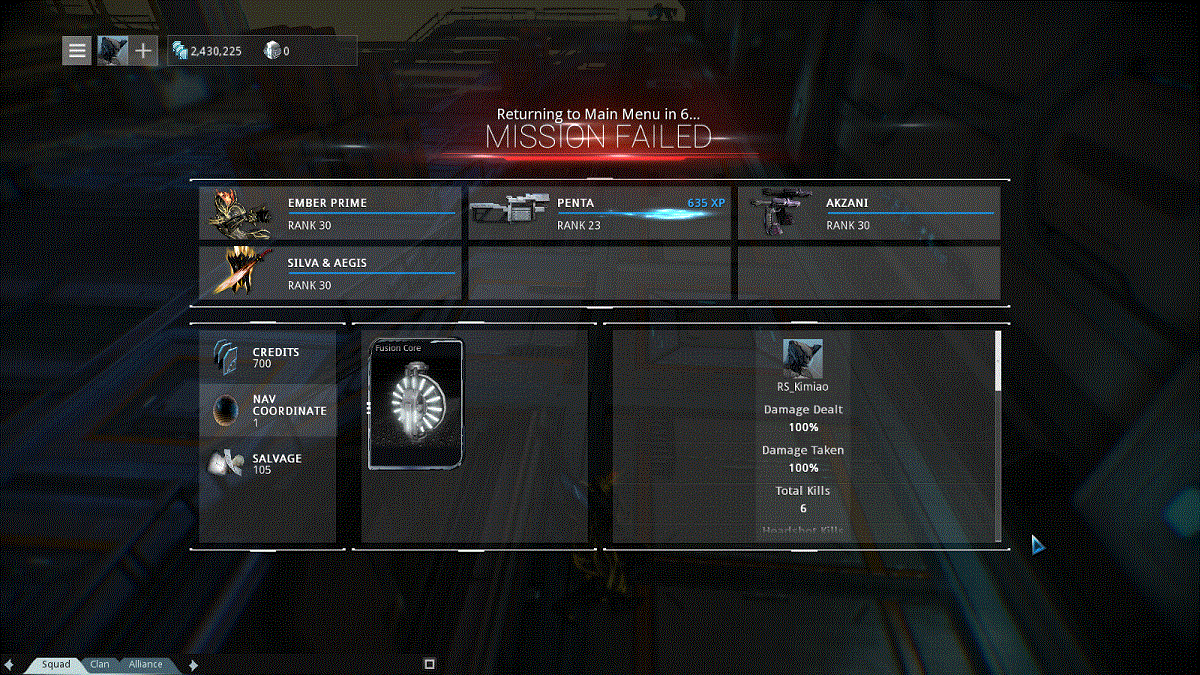The image size is (1200, 675).
Task: Click the mission stats scrollbar
Action: [997, 362]
